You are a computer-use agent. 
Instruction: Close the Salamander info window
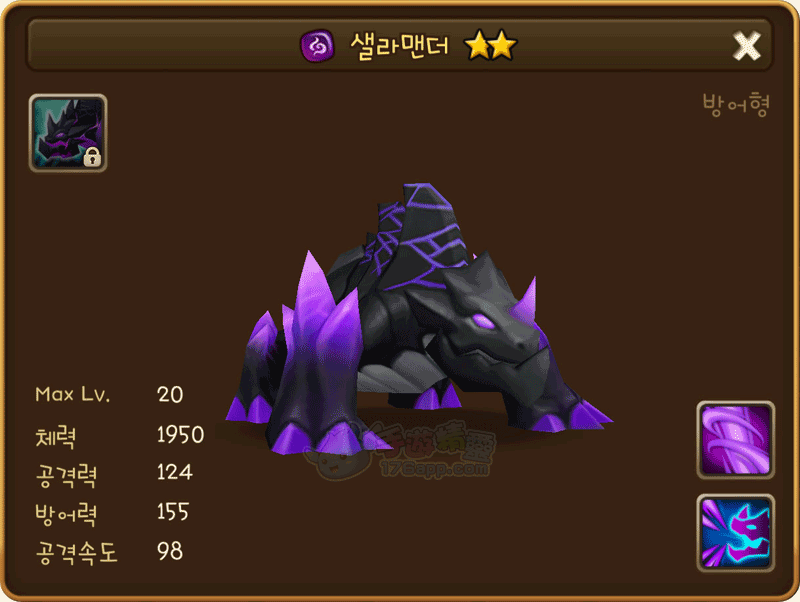point(747,45)
